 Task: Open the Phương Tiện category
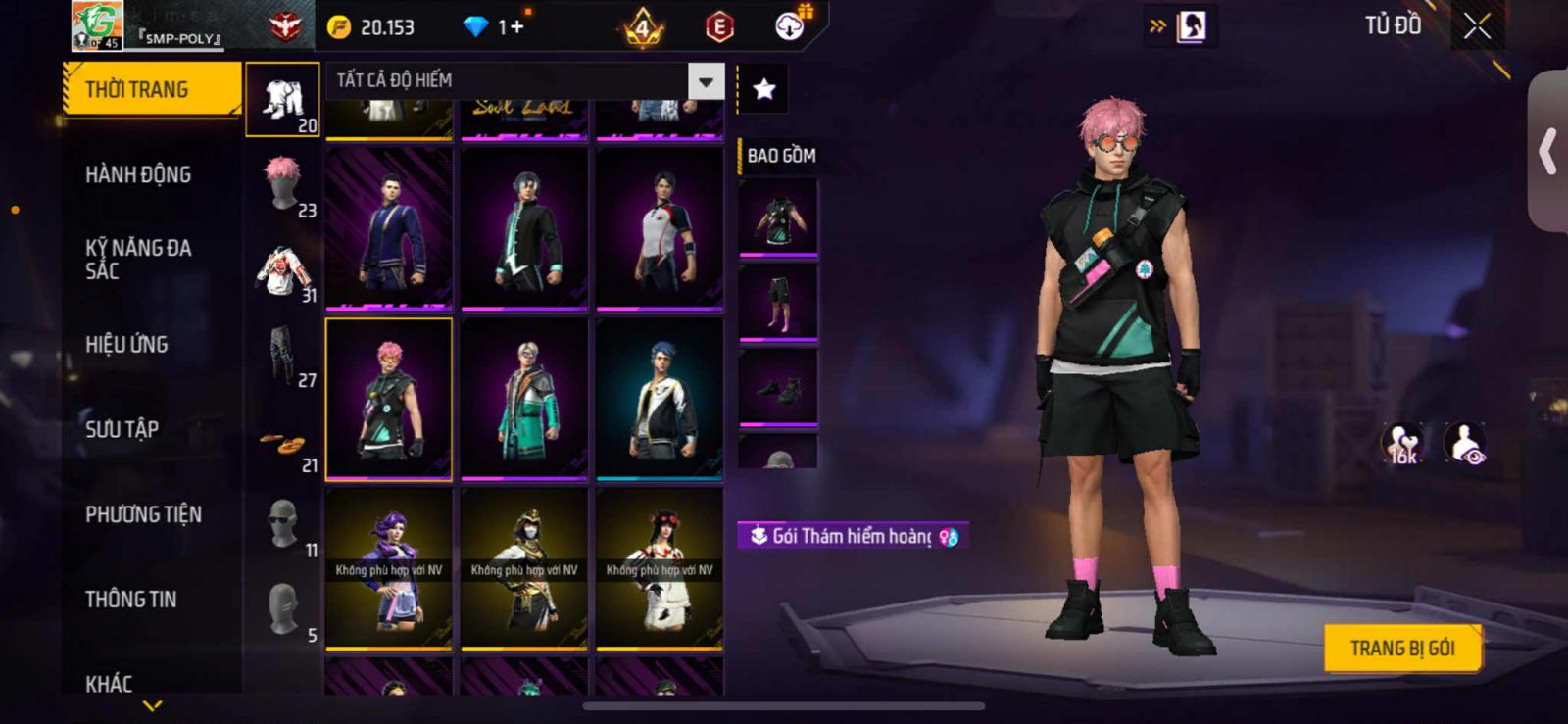(143, 514)
